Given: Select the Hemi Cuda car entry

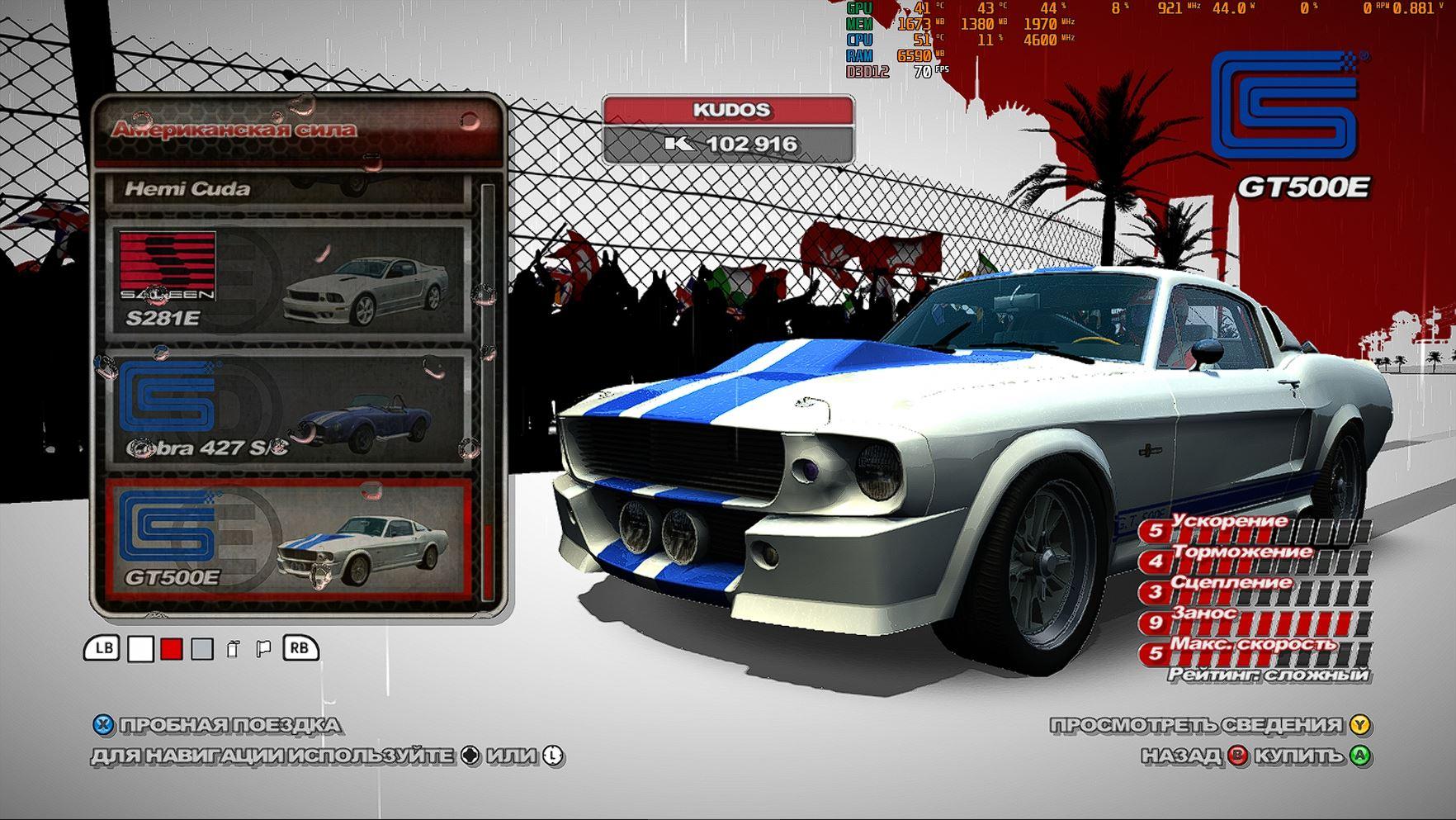Looking at the screenshot, I should (285, 189).
